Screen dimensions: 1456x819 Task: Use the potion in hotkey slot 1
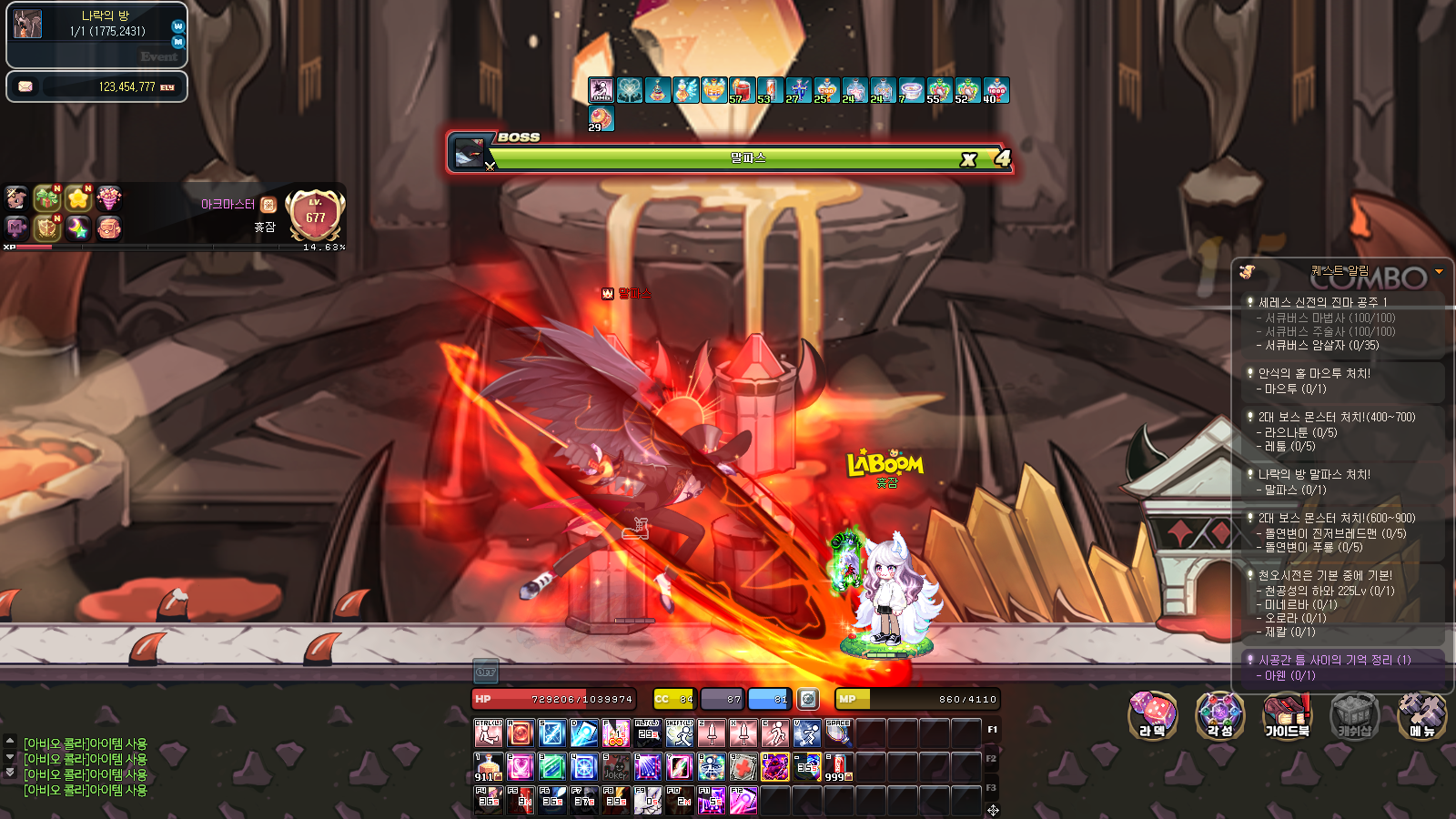489,766
